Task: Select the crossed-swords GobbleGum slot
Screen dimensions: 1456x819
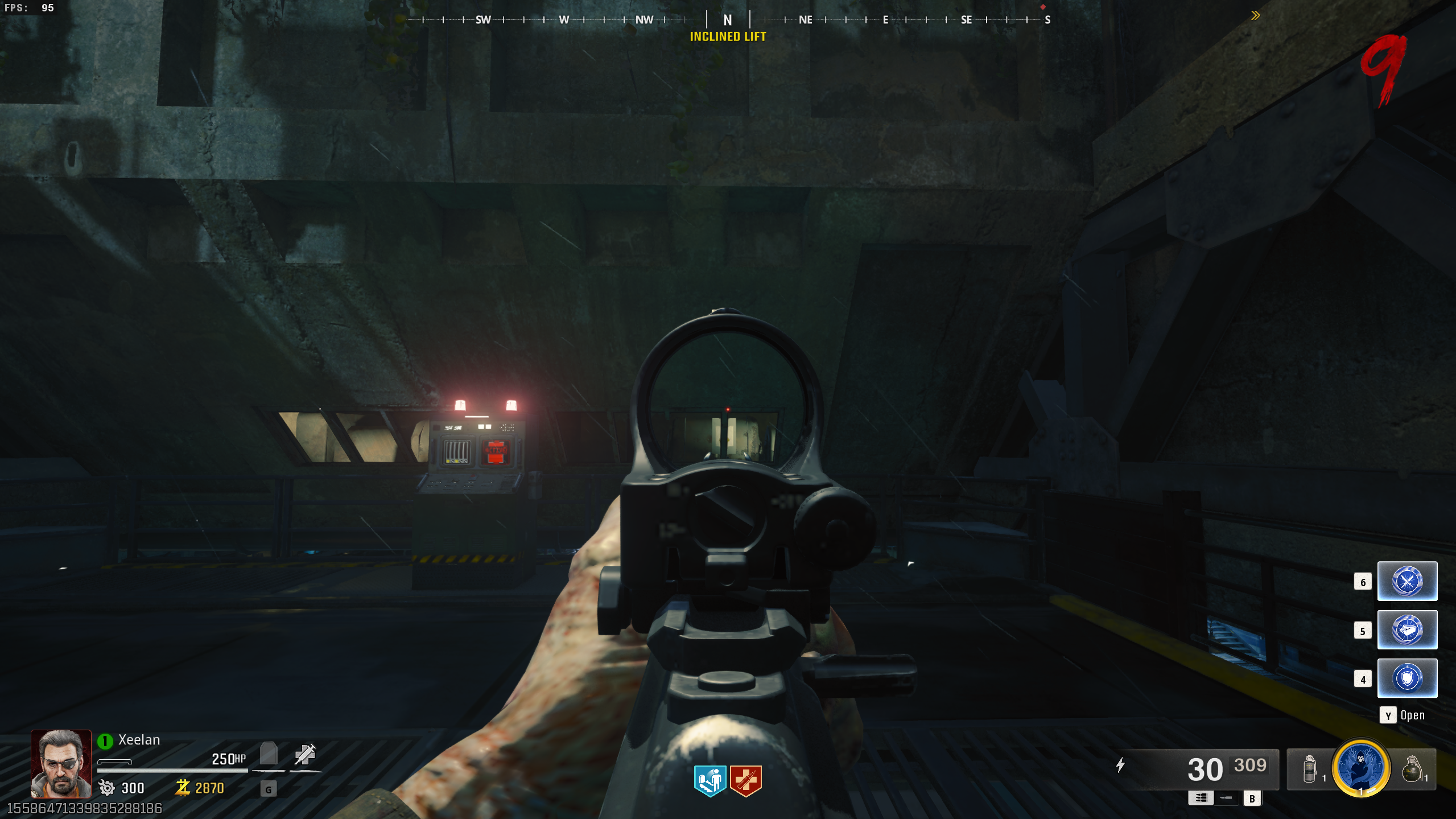Action: tap(1406, 581)
